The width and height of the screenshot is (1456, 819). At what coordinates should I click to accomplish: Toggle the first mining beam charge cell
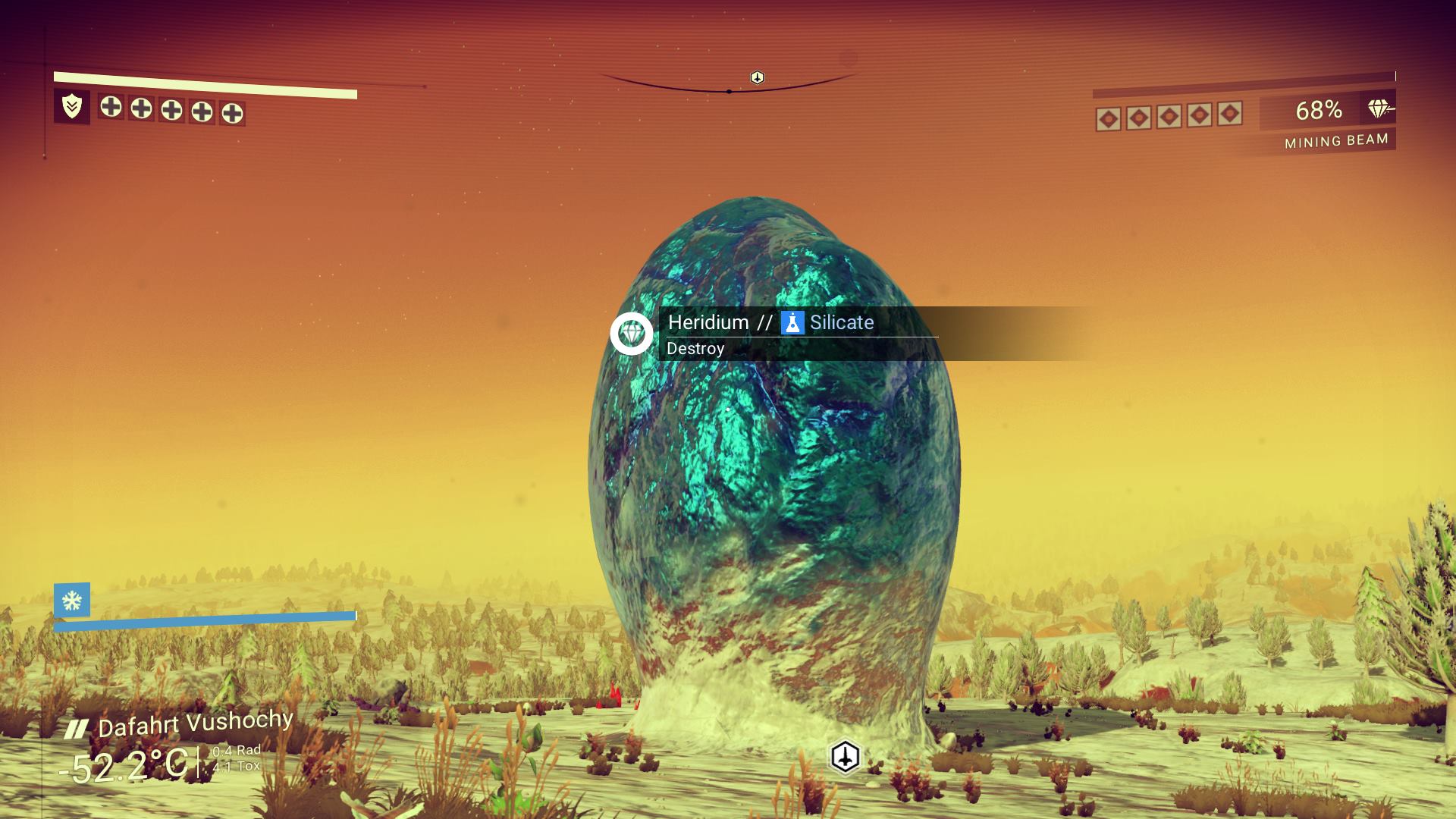pyautogui.click(x=1109, y=115)
